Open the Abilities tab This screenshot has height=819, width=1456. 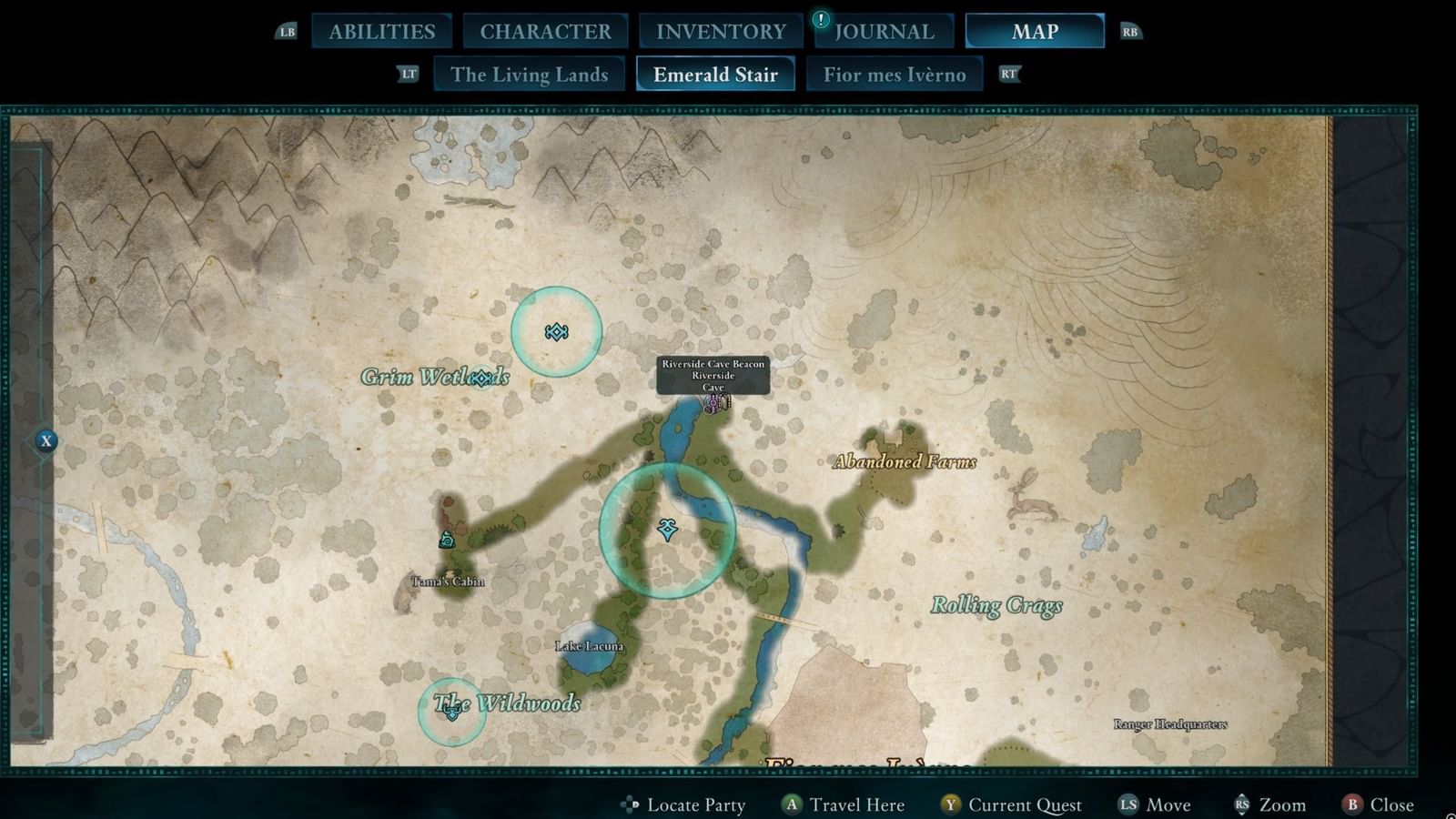coord(380,31)
